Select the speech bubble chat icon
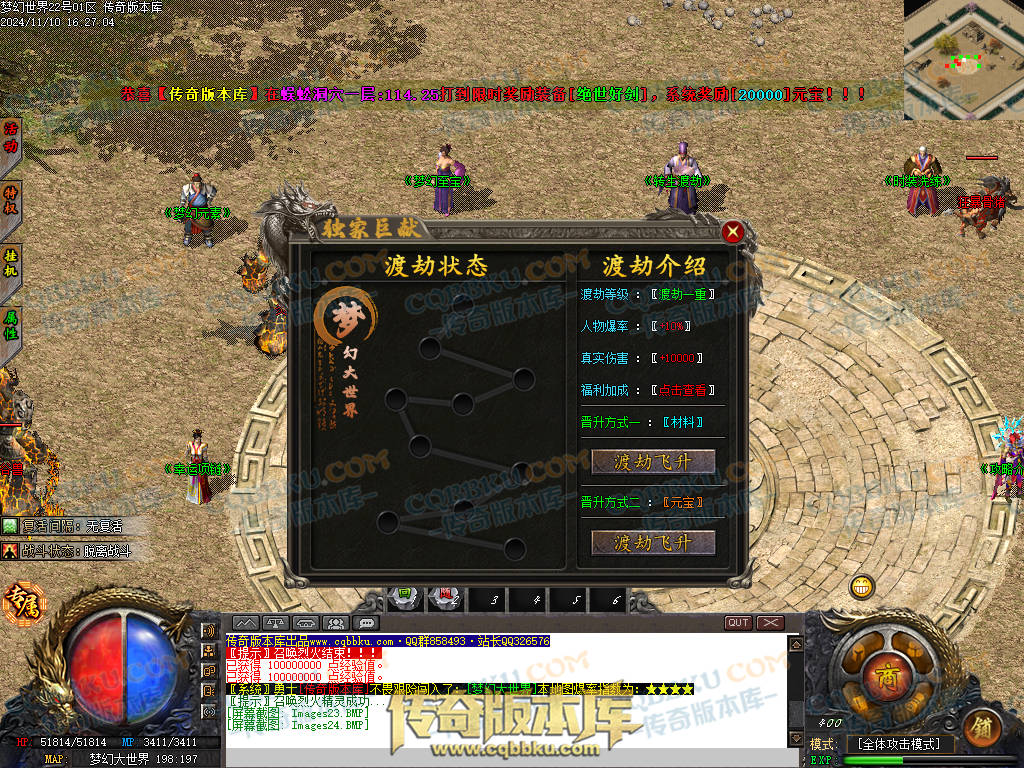The width and height of the screenshot is (1024, 768). pyautogui.click(x=367, y=623)
